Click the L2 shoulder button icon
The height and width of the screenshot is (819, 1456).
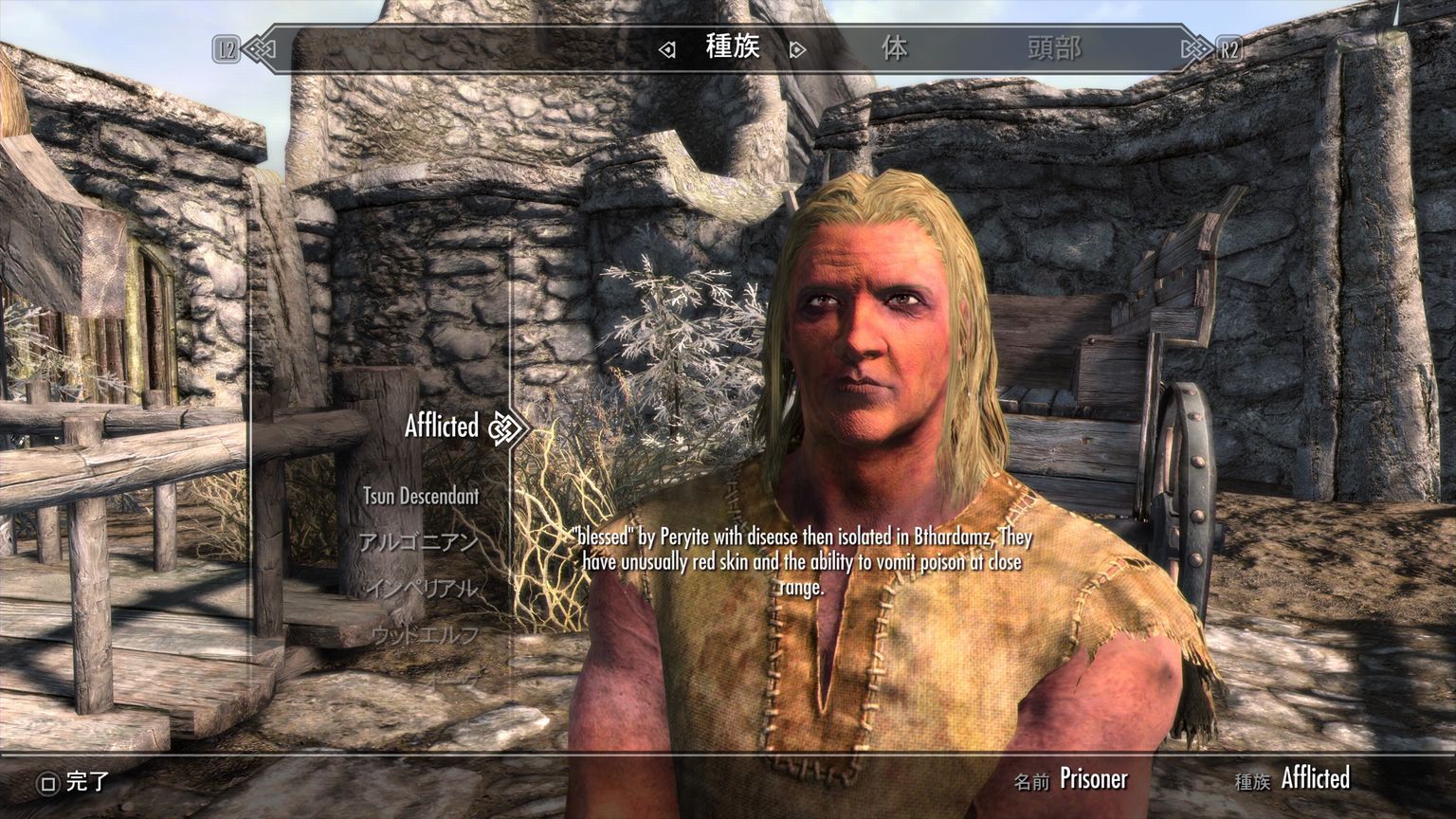click(227, 47)
